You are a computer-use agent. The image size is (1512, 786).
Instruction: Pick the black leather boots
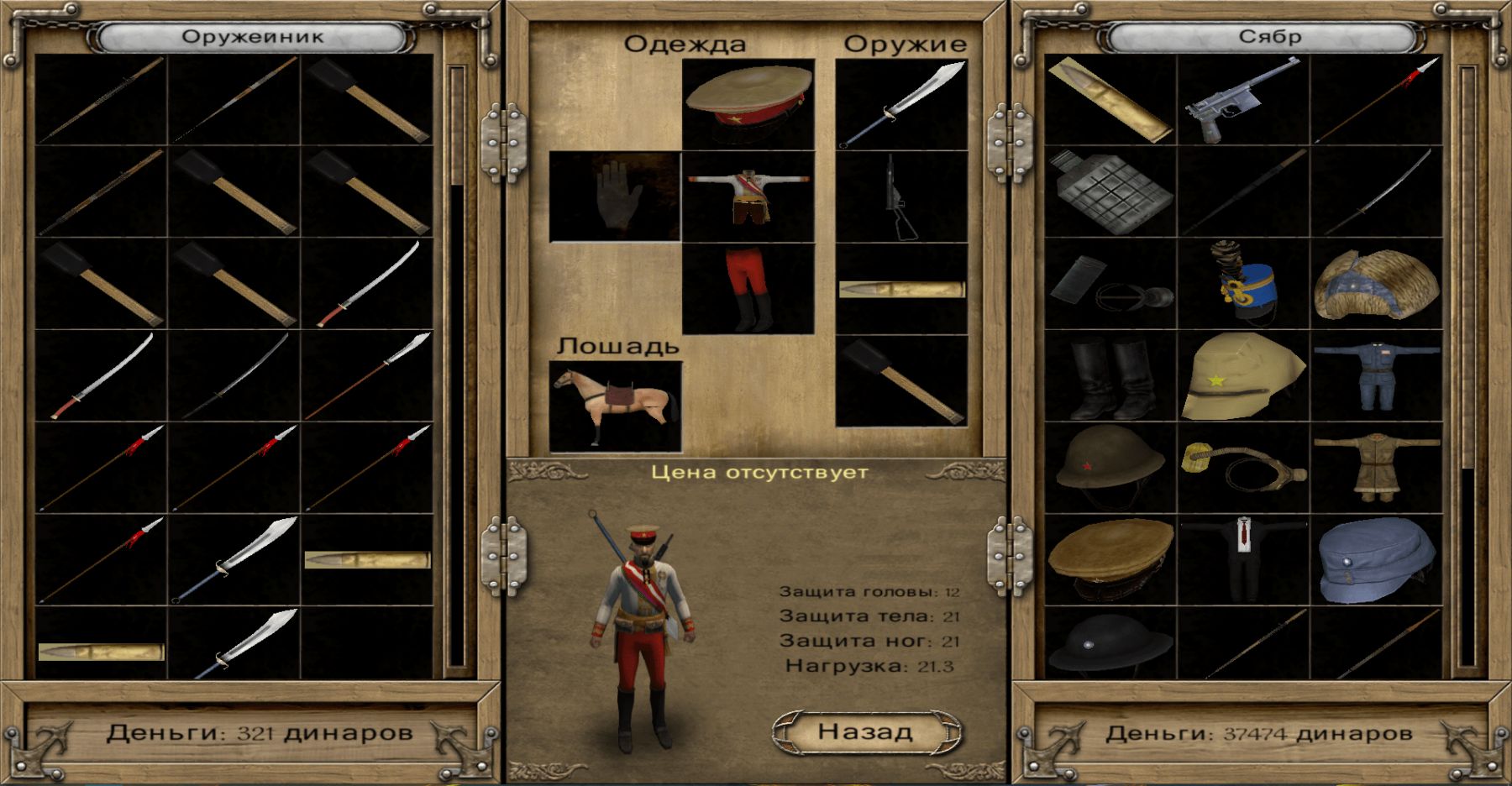tap(1110, 378)
